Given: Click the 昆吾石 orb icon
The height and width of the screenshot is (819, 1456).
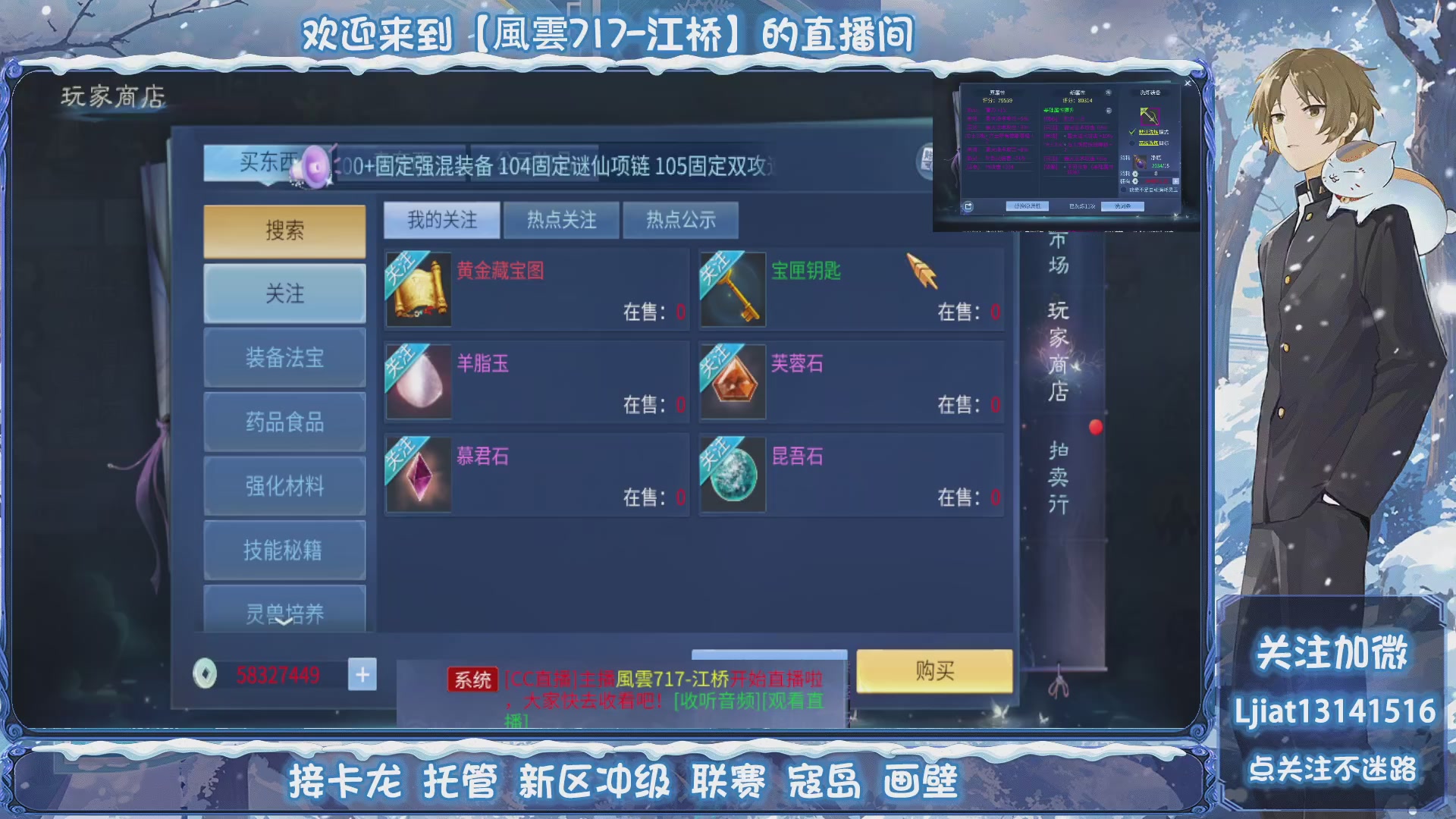Looking at the screenshot, I should (733, 475).
